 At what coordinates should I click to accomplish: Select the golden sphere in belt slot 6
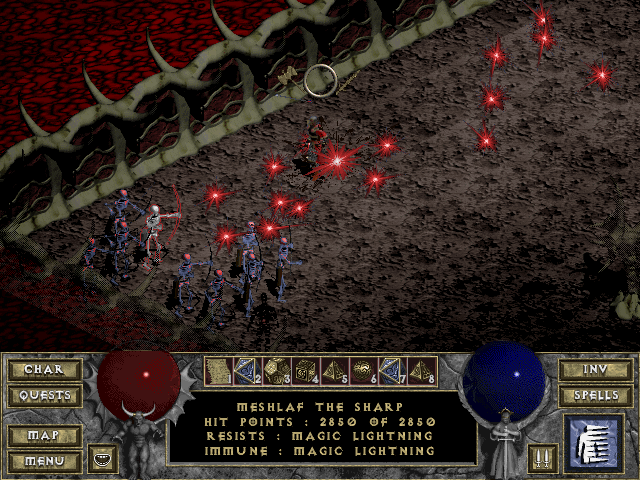362,372
